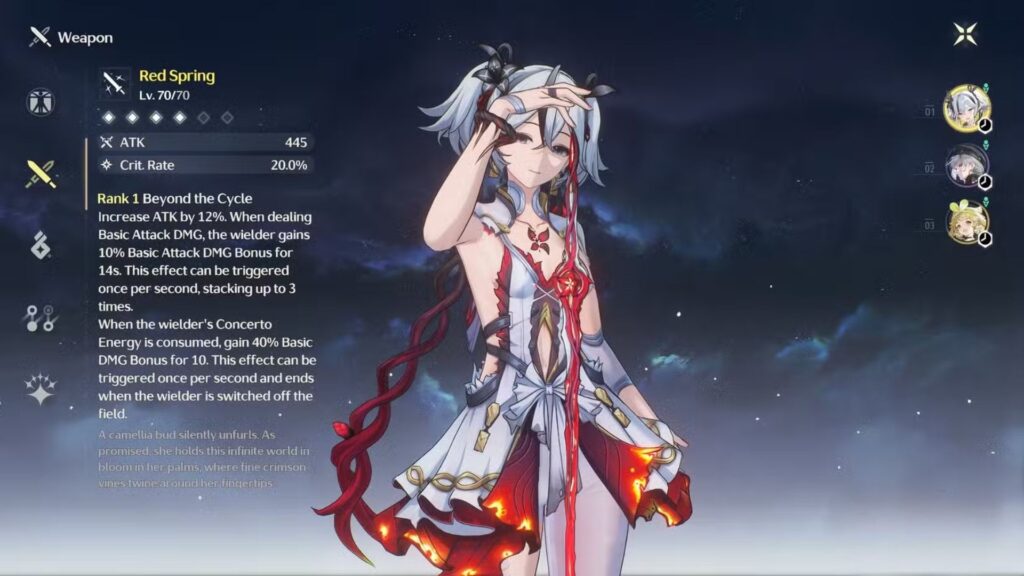The image size is (1024, 576).
Task: Close the weapon screen with the X
Action: (x=965, y=34)
